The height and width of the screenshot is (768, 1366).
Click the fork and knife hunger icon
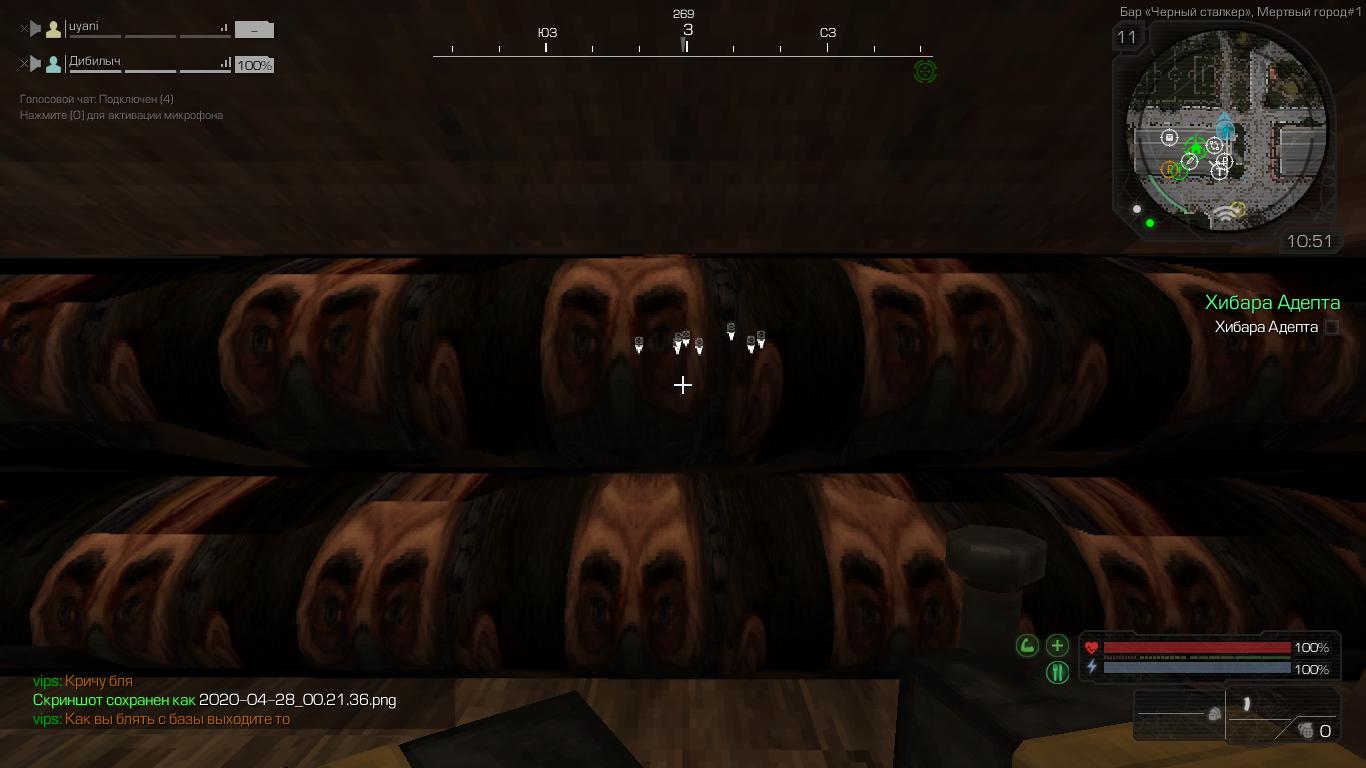point(1057,672)
